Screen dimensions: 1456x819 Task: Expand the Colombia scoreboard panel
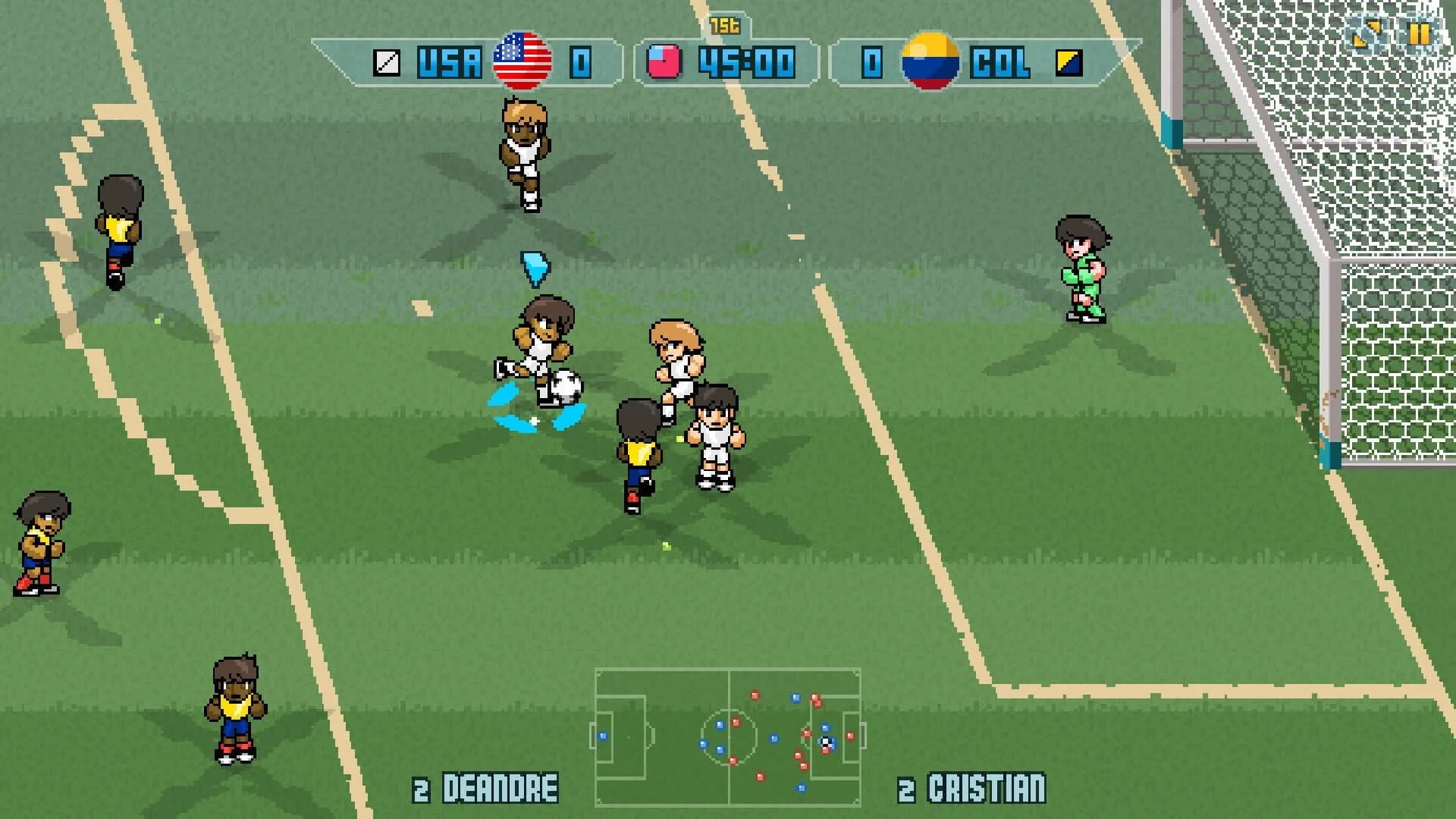[963, 61]
